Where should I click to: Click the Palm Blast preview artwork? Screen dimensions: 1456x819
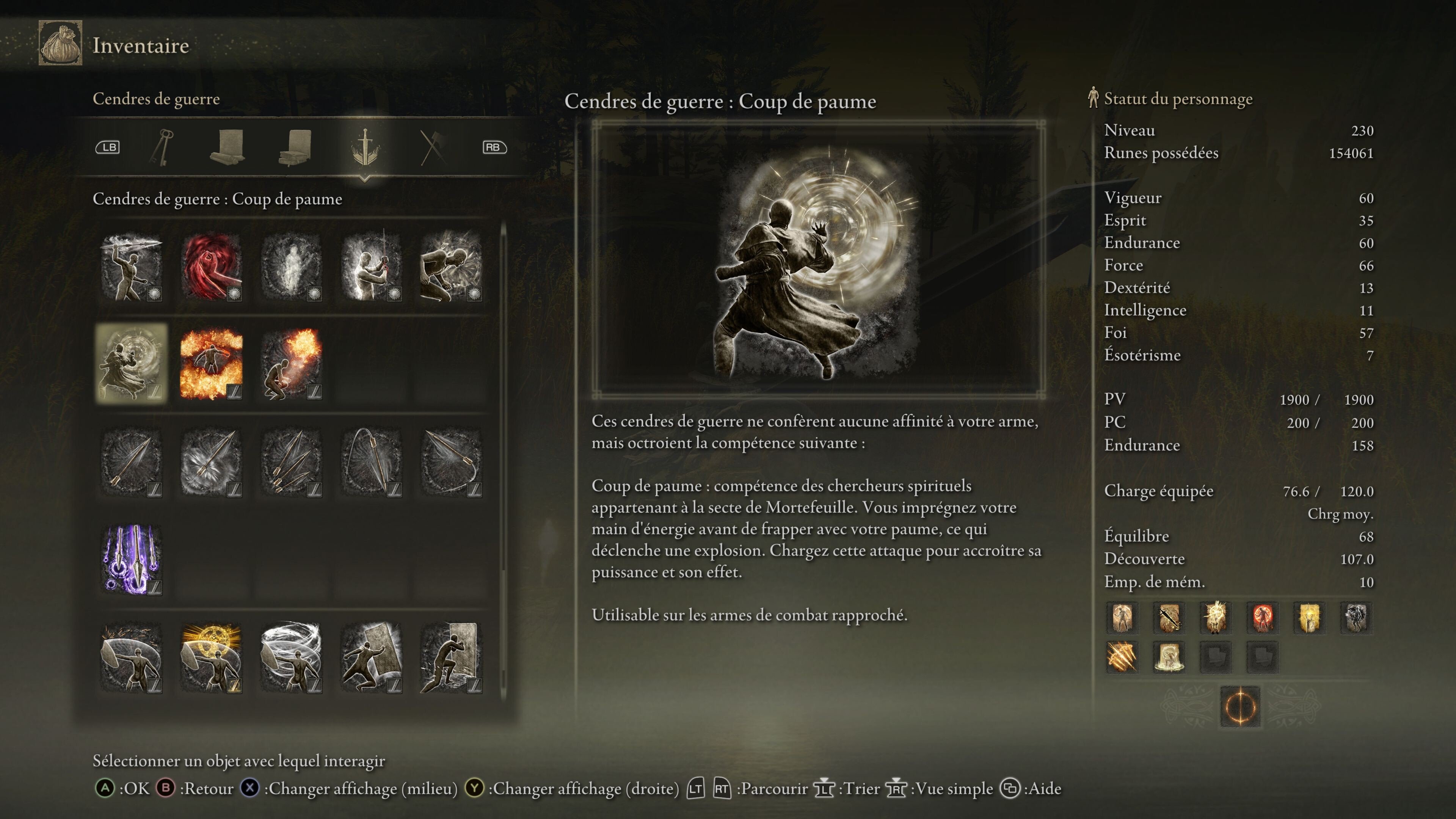click(x=818, y=260)
